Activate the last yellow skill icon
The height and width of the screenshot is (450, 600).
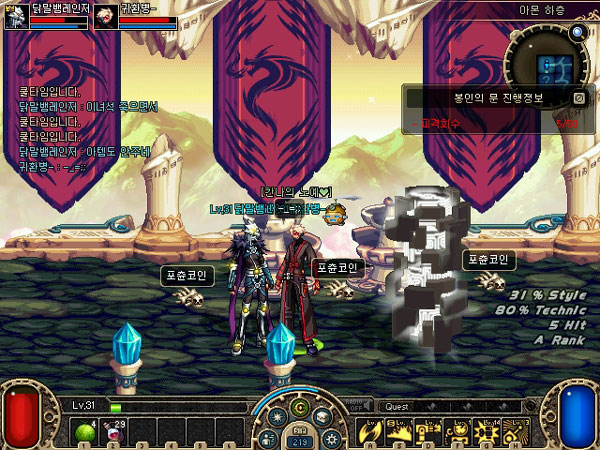tap(512, 431)
